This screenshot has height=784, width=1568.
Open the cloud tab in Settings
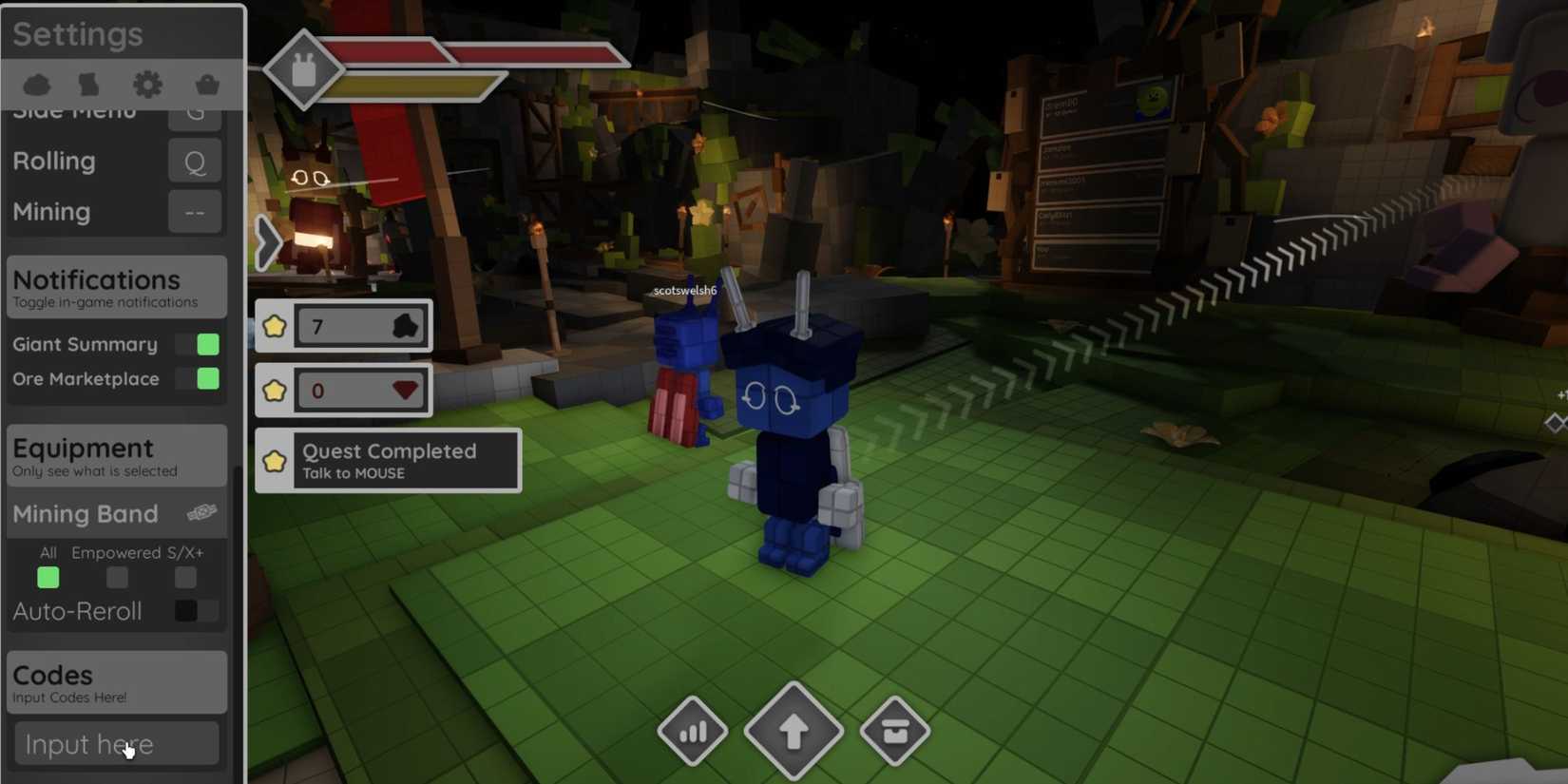pos(36,84)
